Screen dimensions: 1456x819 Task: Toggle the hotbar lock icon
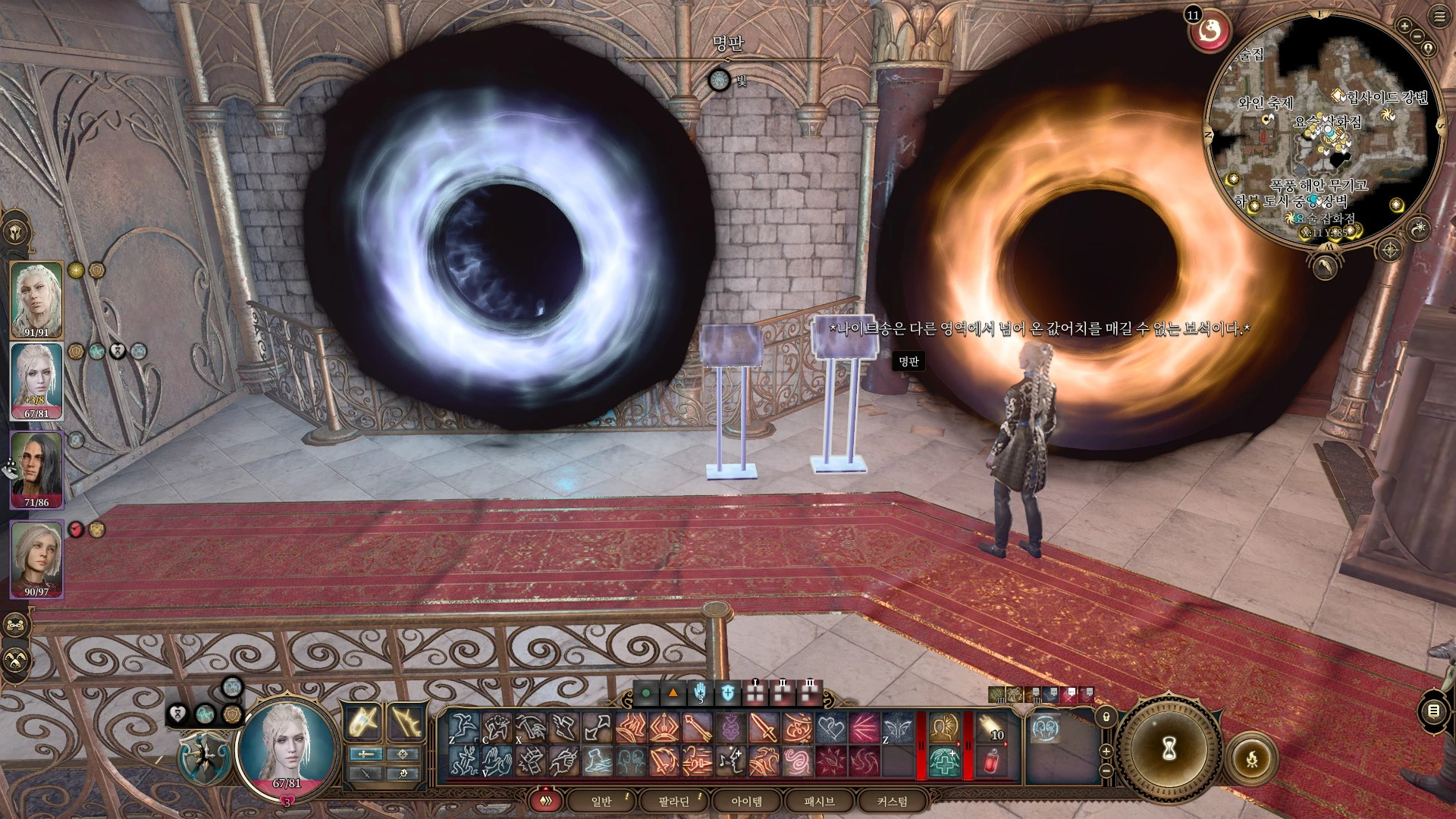point(1106,717)
